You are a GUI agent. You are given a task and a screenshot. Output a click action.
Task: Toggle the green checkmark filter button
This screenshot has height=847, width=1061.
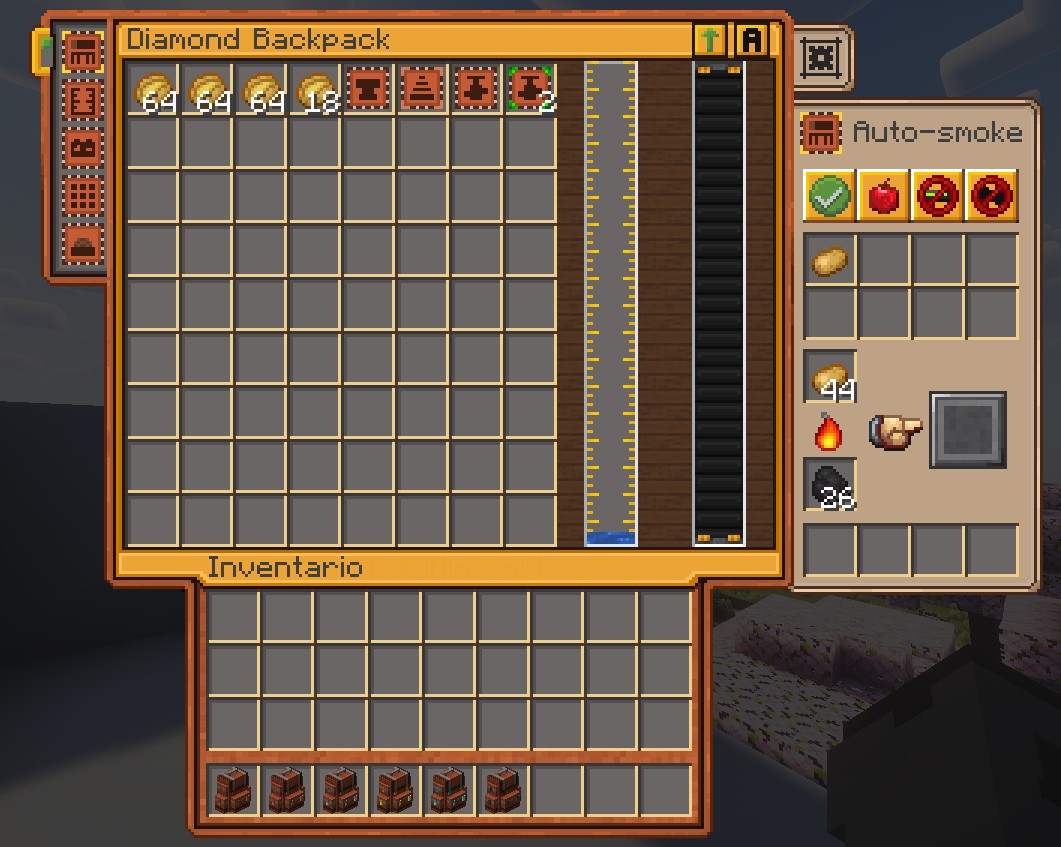pos(829,195)
